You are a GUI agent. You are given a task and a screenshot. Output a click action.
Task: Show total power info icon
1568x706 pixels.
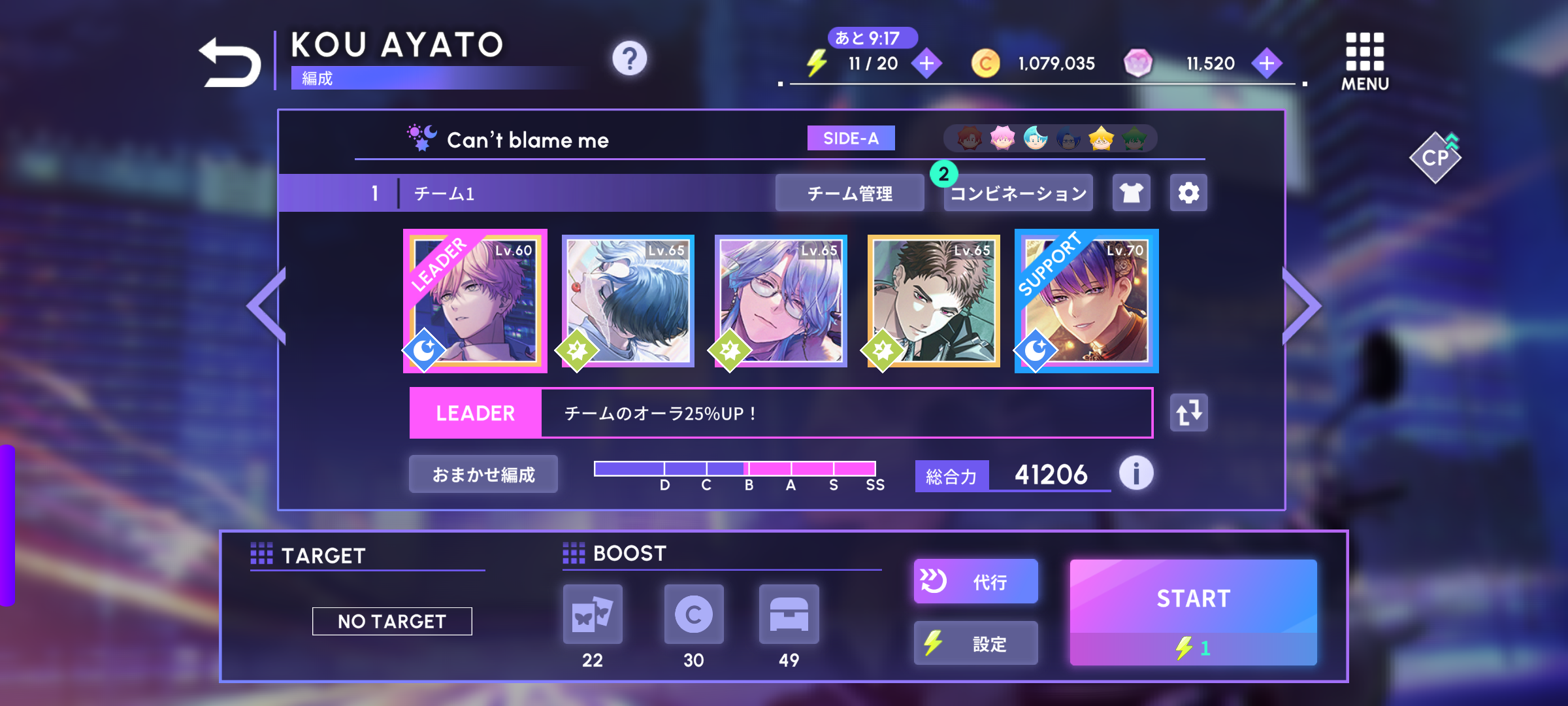point(1136,473)
